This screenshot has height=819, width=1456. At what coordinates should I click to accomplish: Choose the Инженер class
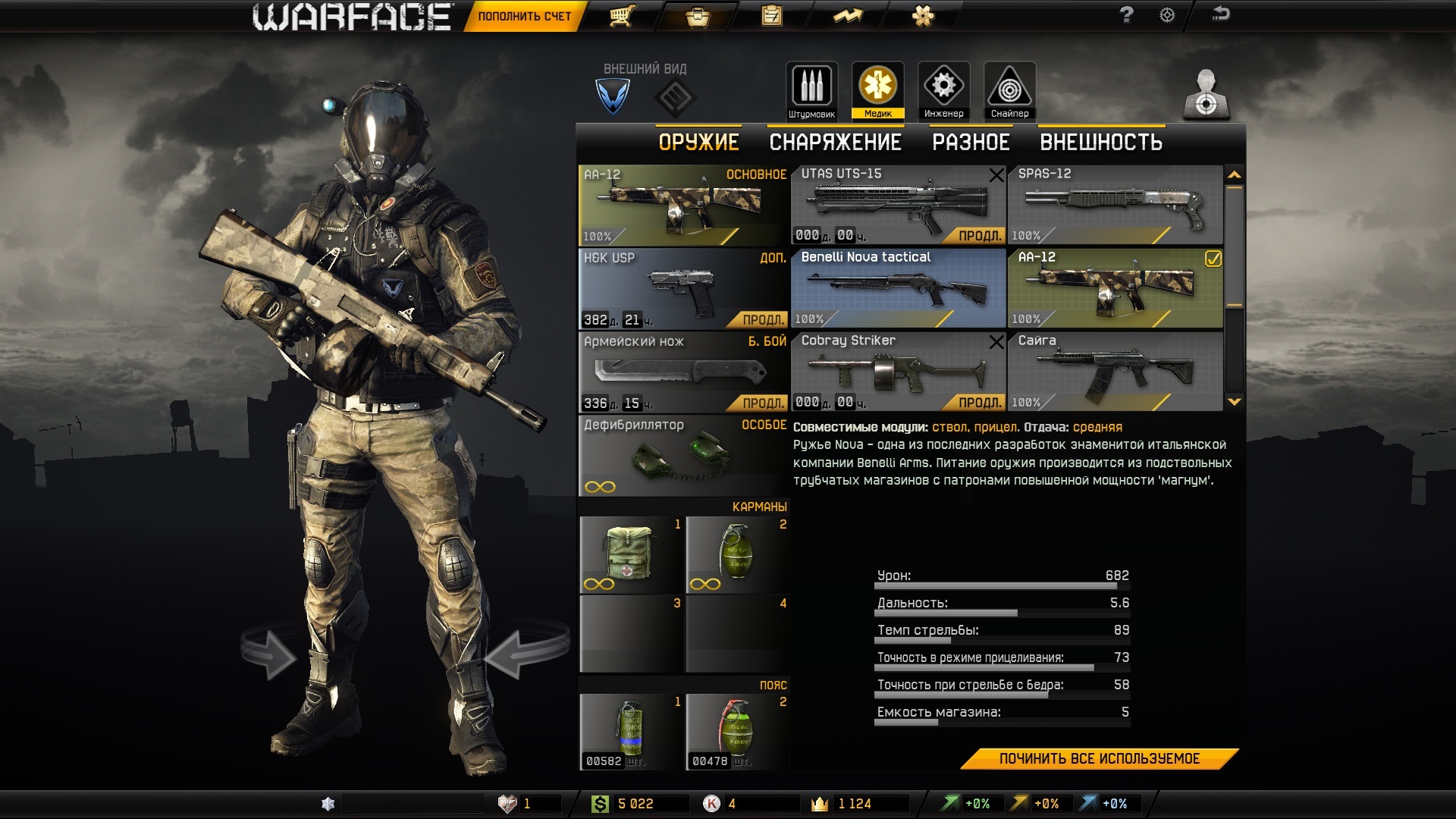(943, 91)
